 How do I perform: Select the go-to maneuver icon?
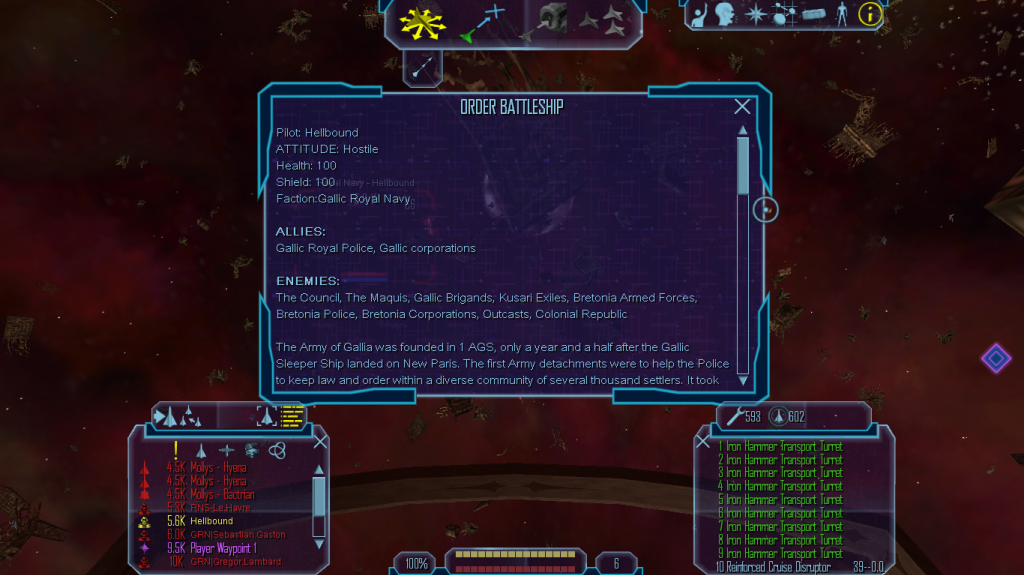tap(483, 22)
